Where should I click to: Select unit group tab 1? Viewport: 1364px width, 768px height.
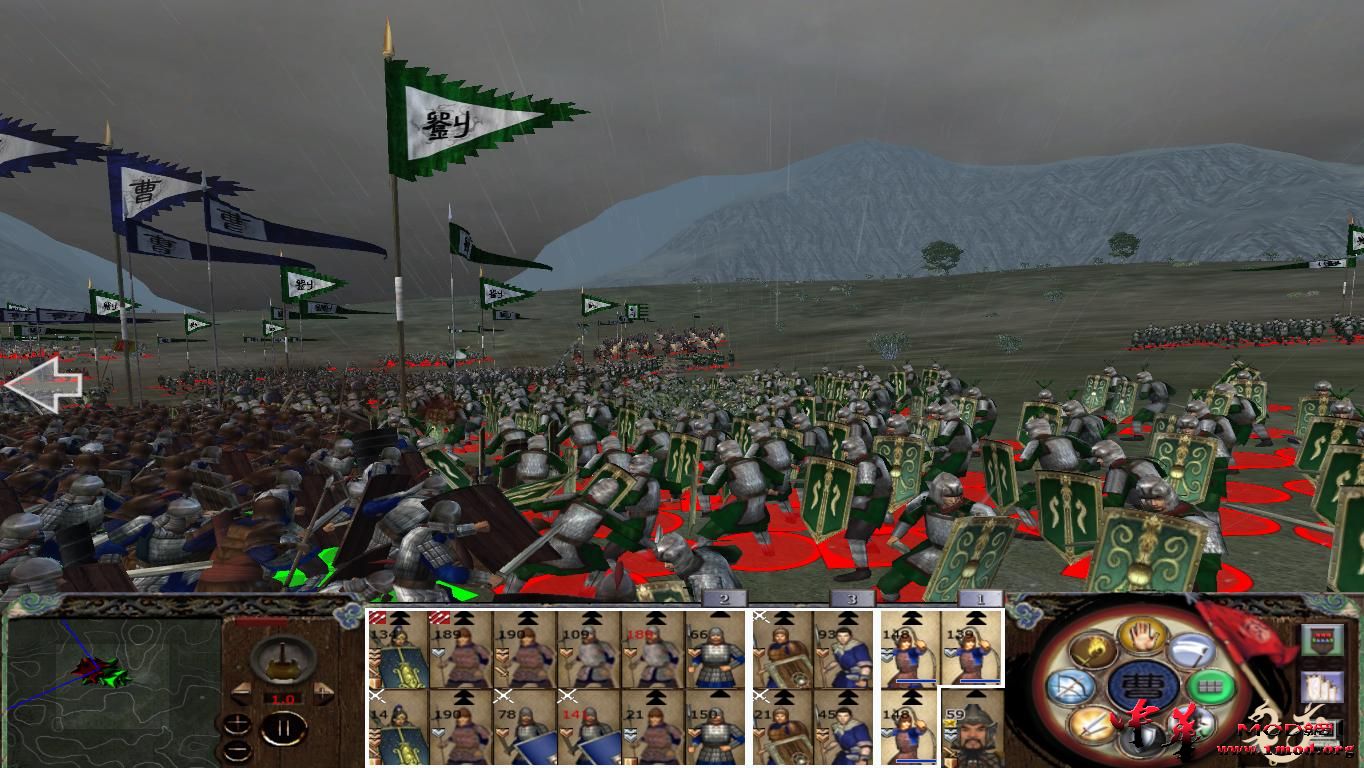(x=983, y=600)
